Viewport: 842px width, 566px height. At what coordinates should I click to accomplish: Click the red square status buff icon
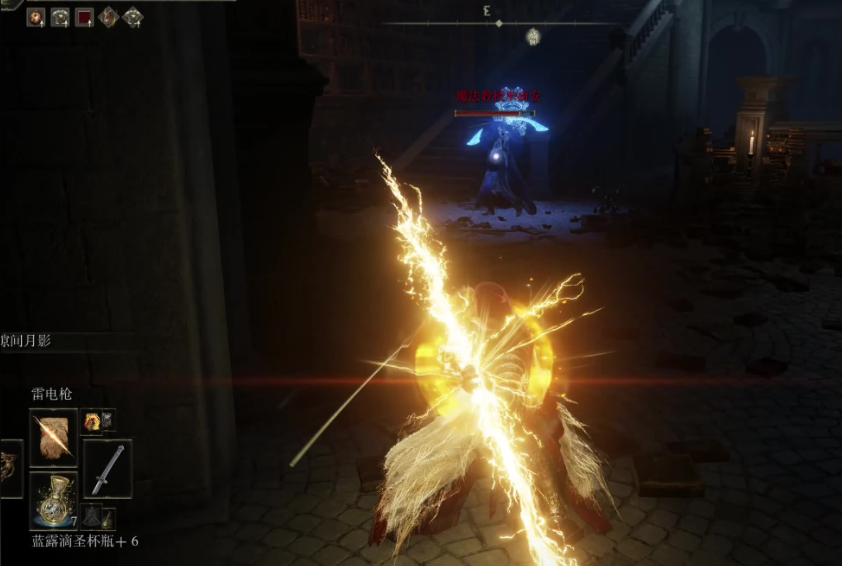tap(84, 16)
